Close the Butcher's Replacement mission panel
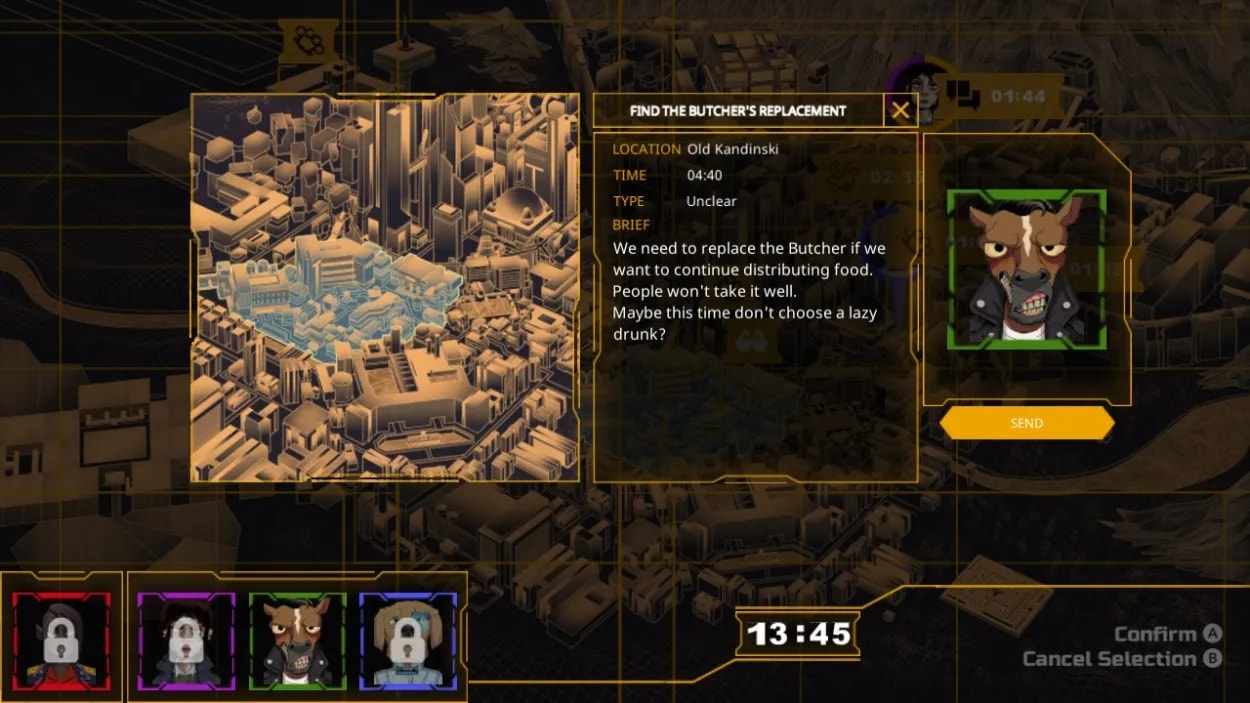 (x=900, y=111)
